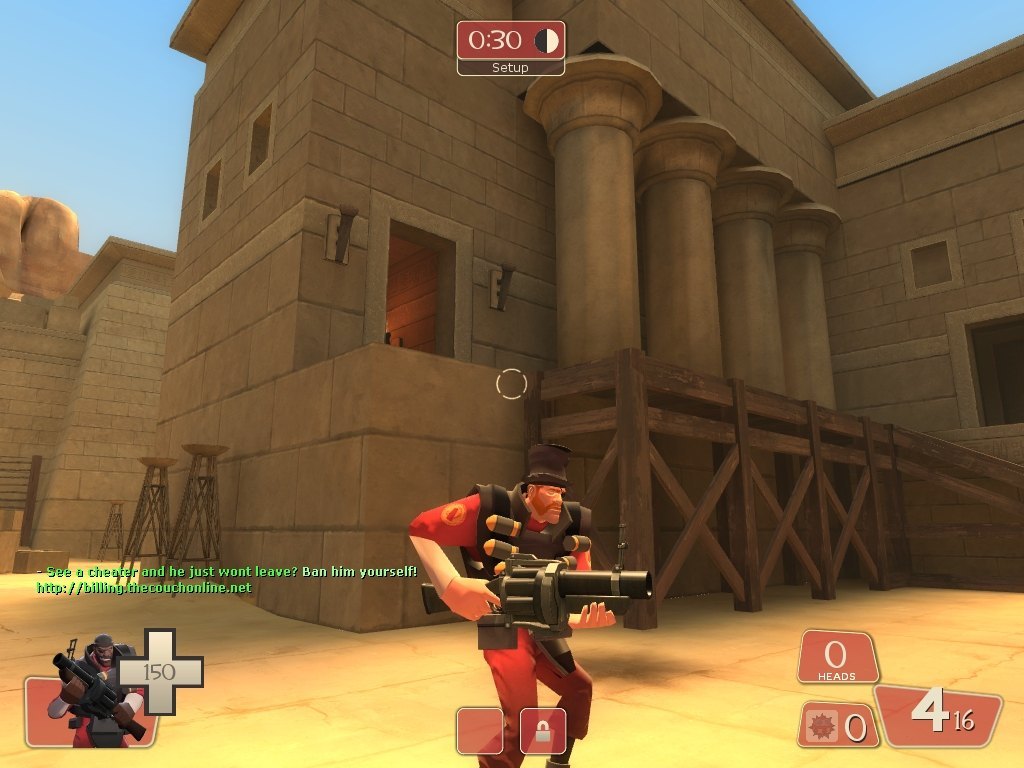This screenshot has width=1024, height=768.
Task: Open the billing.thecouchonline.net chat link
Action: (x=144, y=588)
